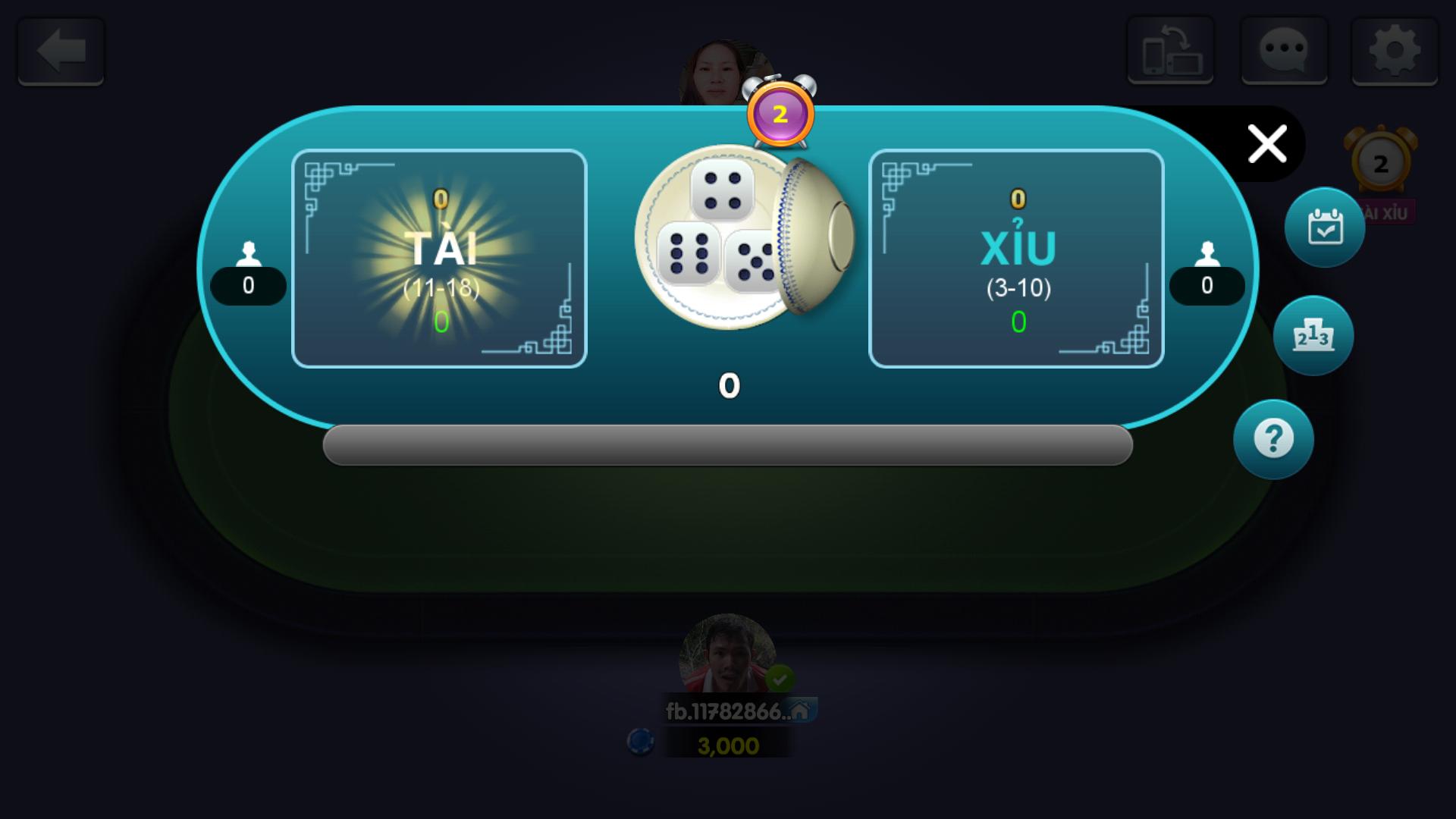Open the chat message icon
Viewport: 1456px width, 819px height.
[x=1285, y=51]
